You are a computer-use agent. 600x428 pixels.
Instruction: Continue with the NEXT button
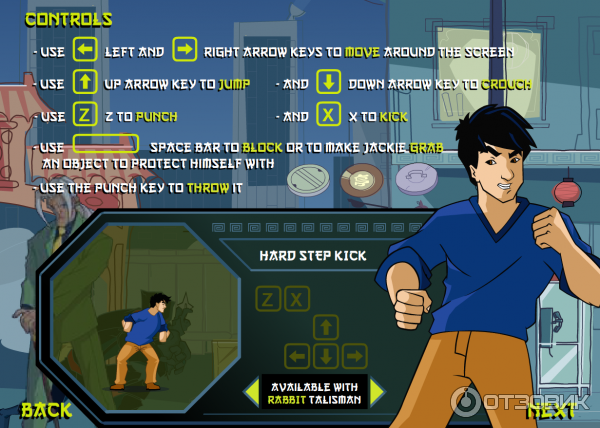(551, 409)
